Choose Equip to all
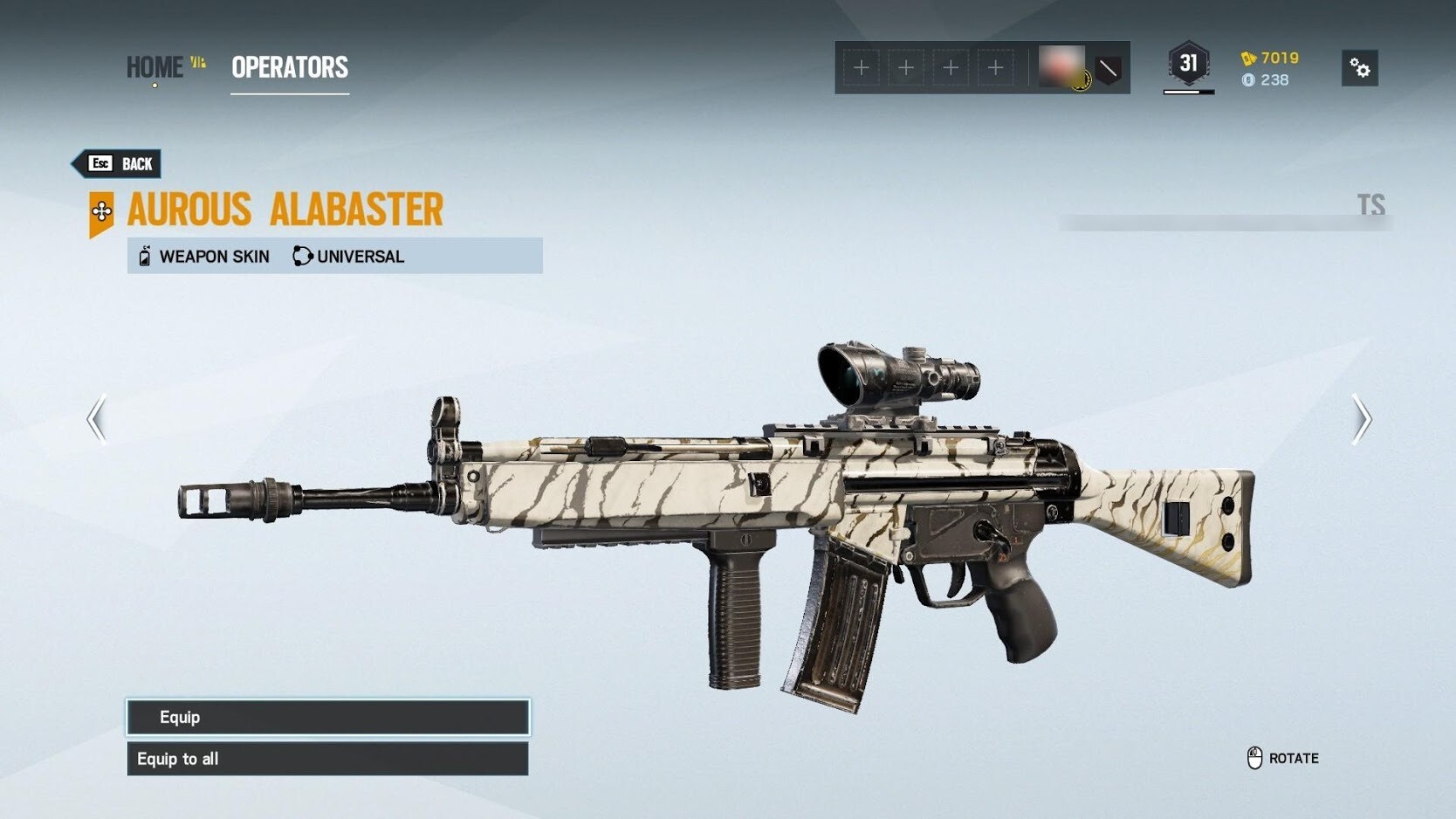Screen dimensions: 1456x819 pos(327,759)
